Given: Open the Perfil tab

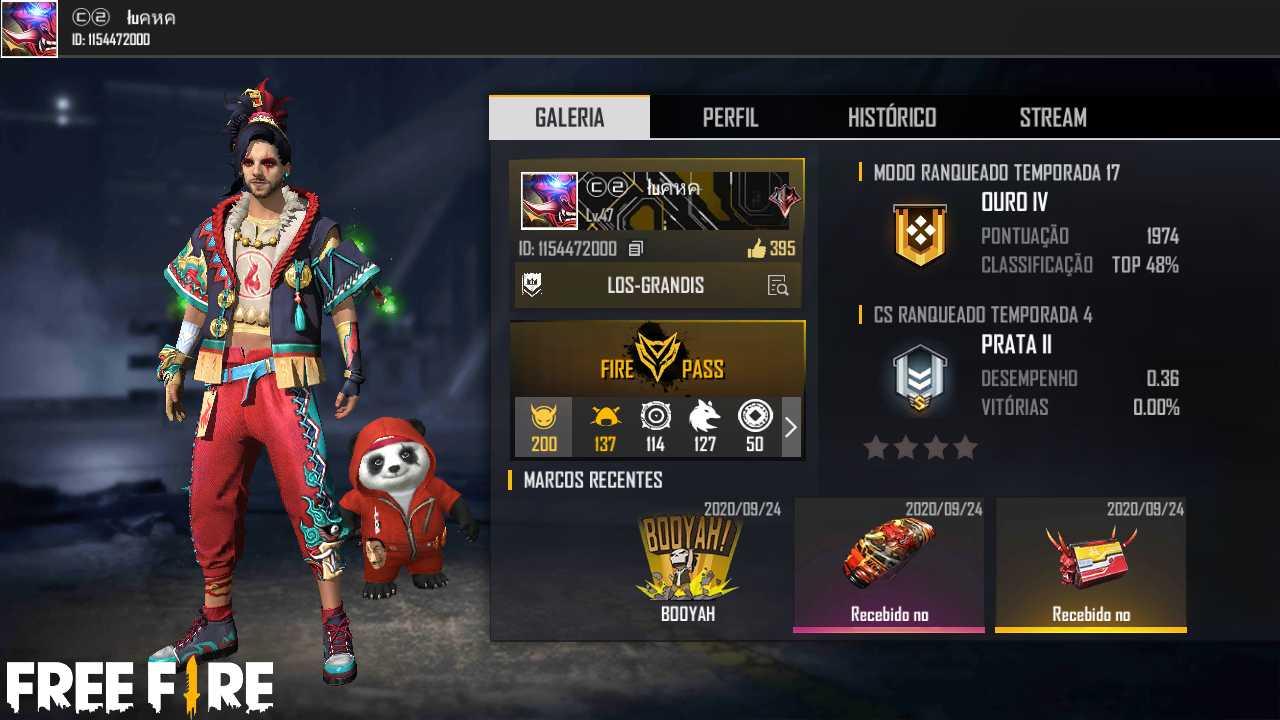Looking at the screenshot, I should pyautogui.click(x=730, y=117).
